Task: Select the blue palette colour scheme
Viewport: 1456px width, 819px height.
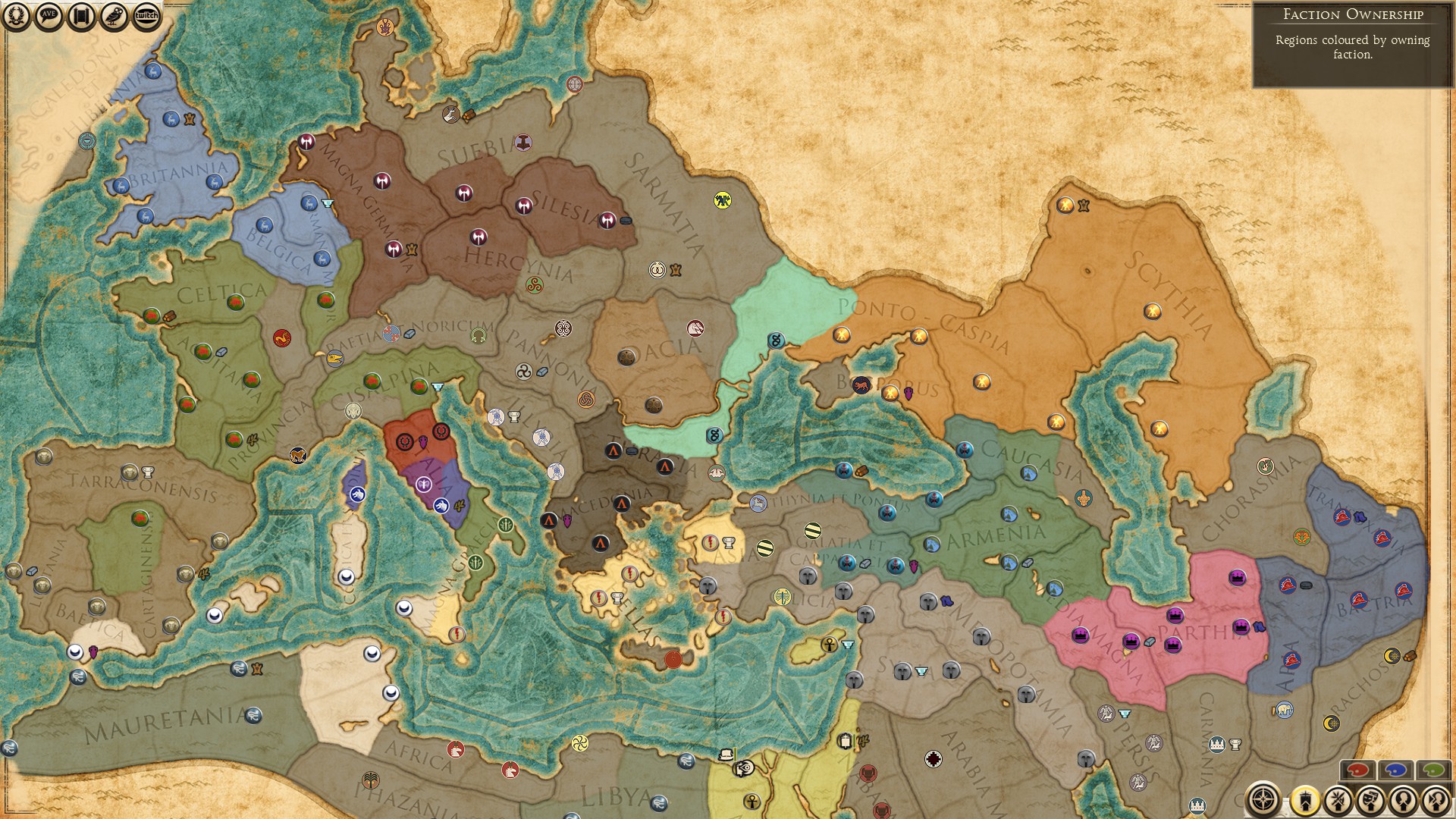Action: [1395, 770]
